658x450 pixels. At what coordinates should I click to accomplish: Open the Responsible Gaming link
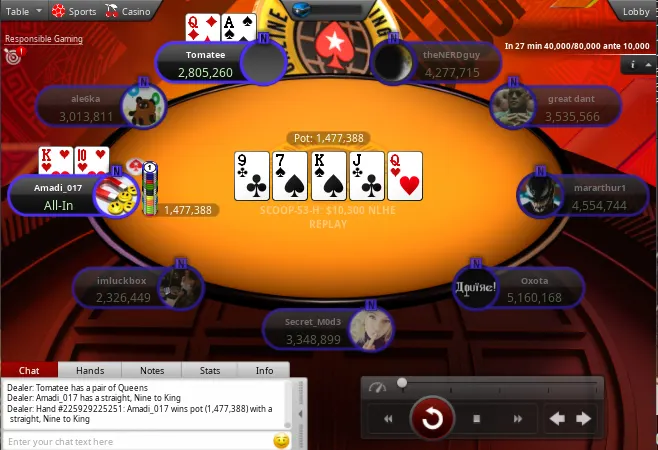pyautogui.click(x=43, y=40)
